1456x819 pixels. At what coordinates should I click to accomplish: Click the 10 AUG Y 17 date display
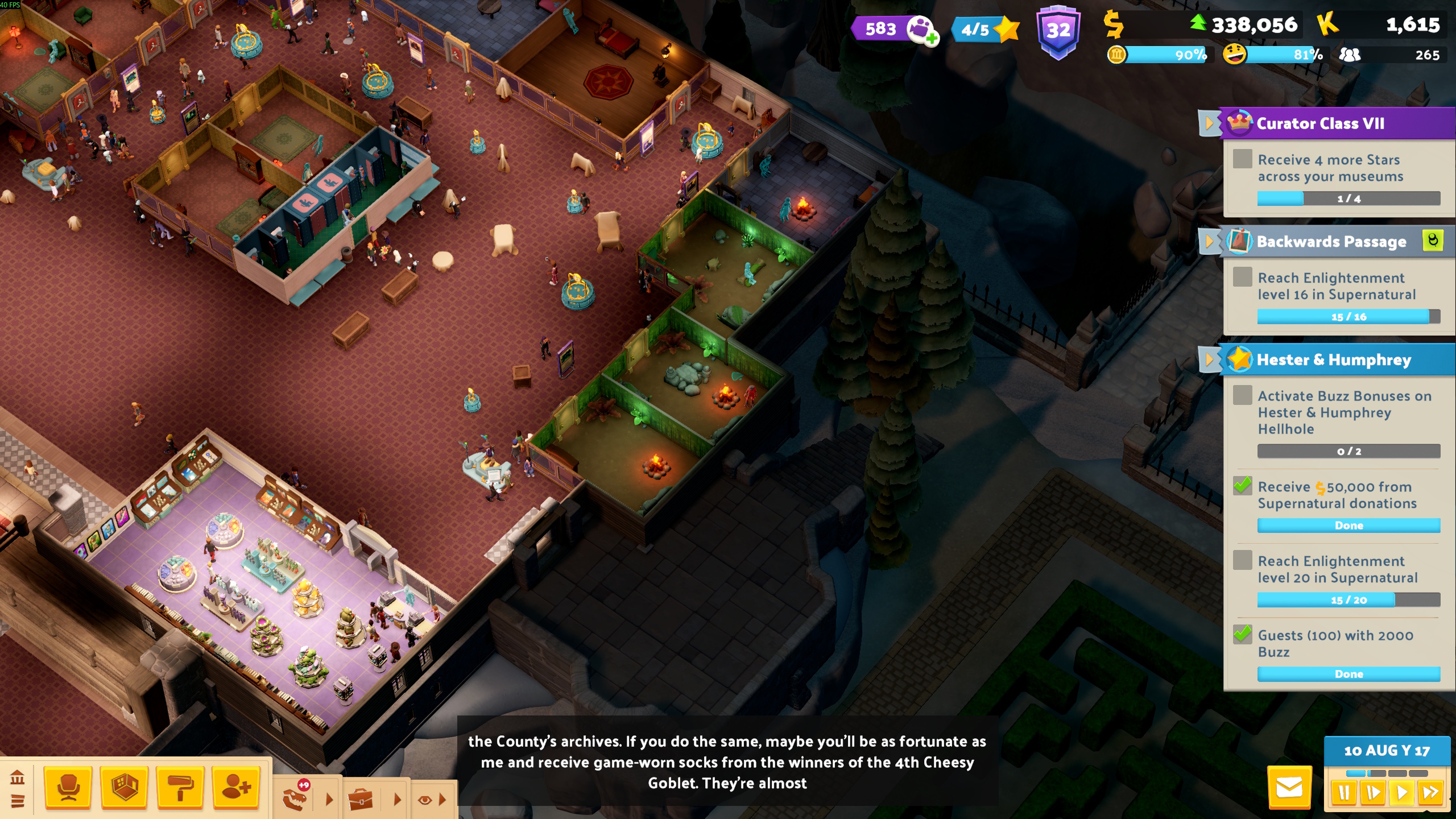[1386, 751]
